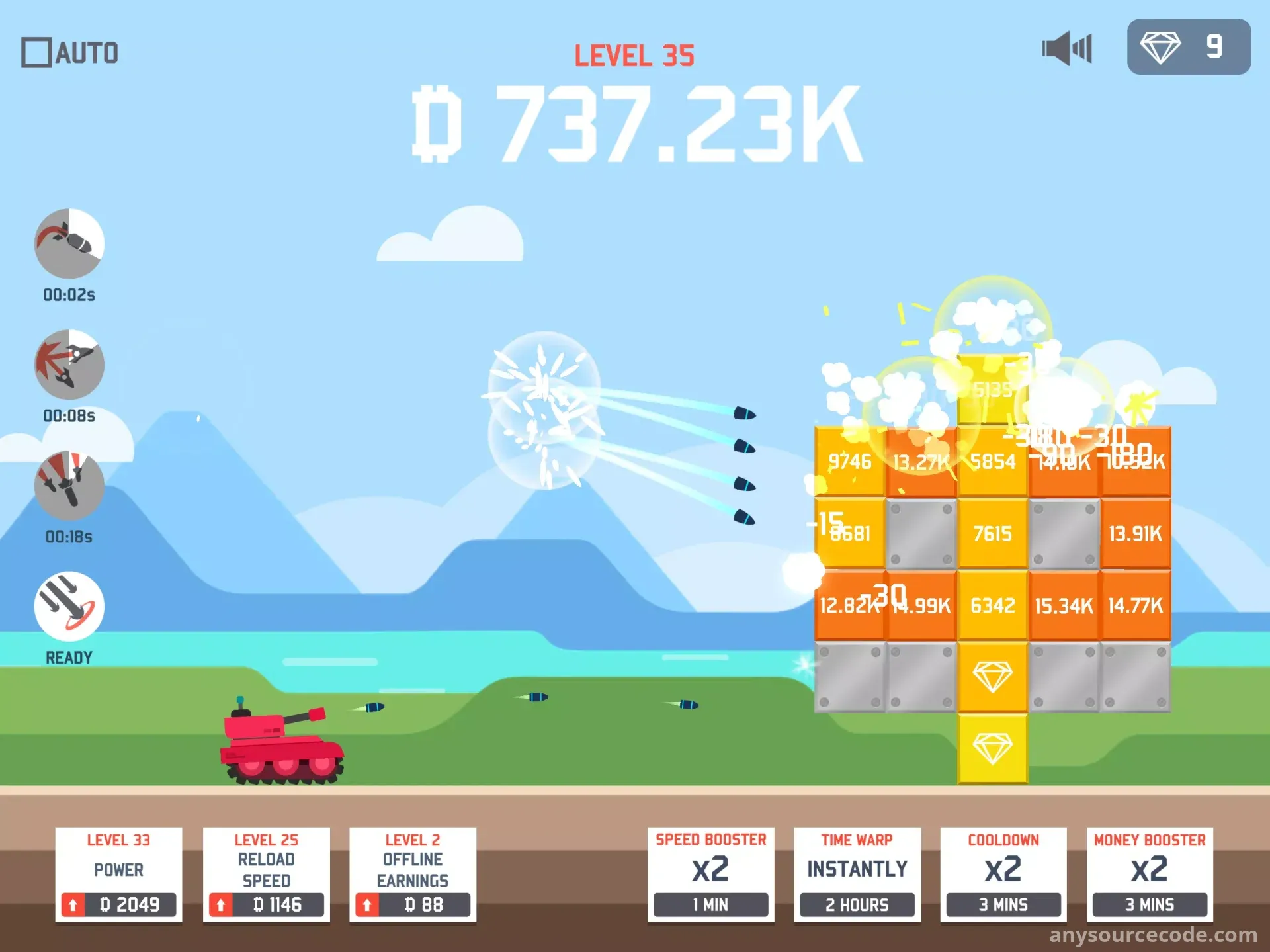Activate the single curved missile ability
This screenshot has height=952, width=1270.
click(69, 243)
